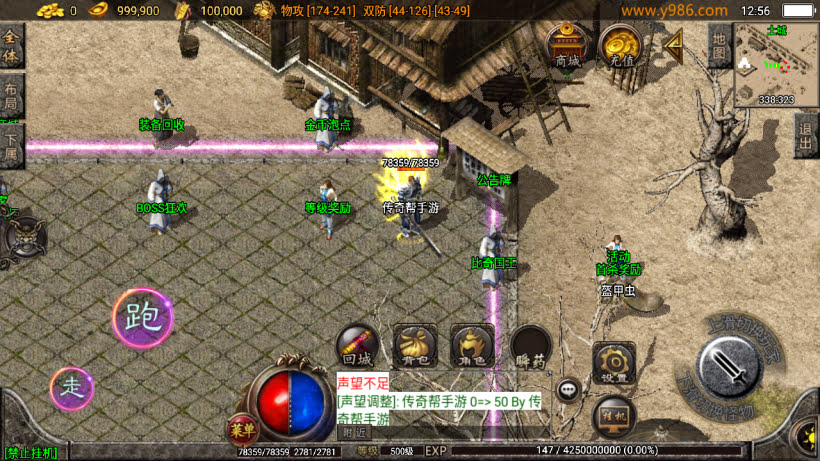Activate the 挂机 auto-battle button

click(613, 414)
